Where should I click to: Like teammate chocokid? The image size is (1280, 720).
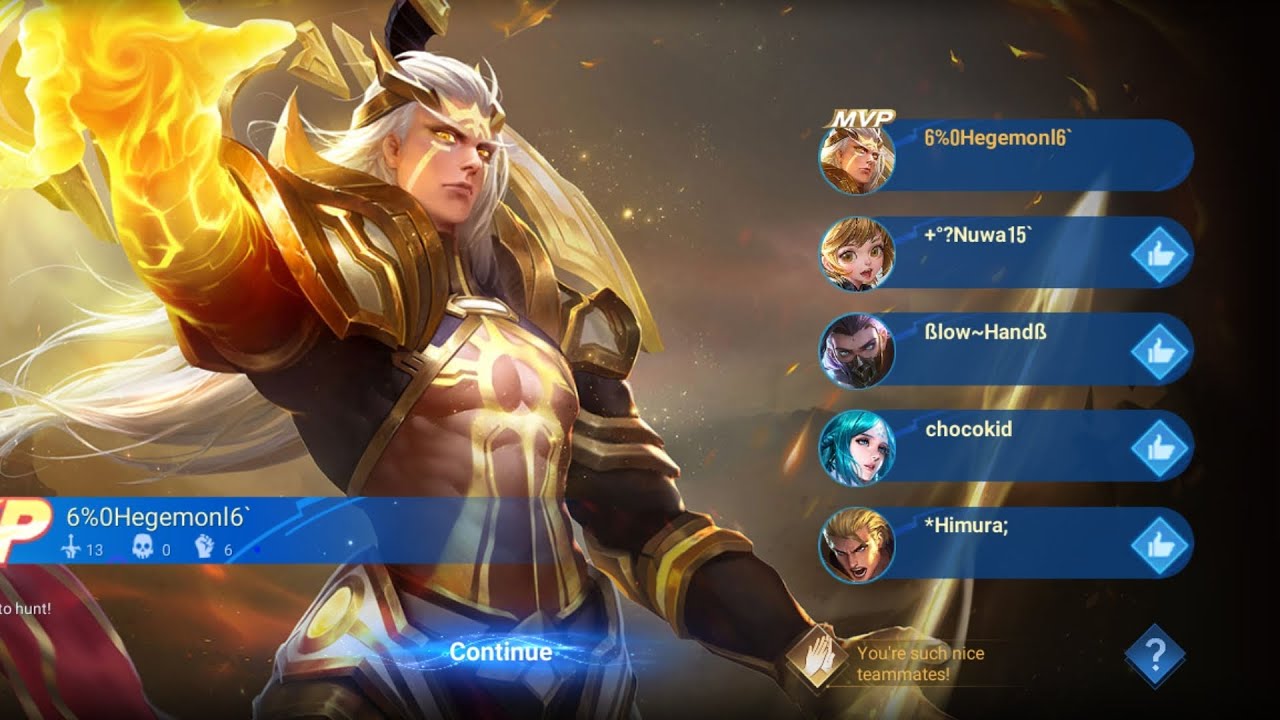(1159, 448)
